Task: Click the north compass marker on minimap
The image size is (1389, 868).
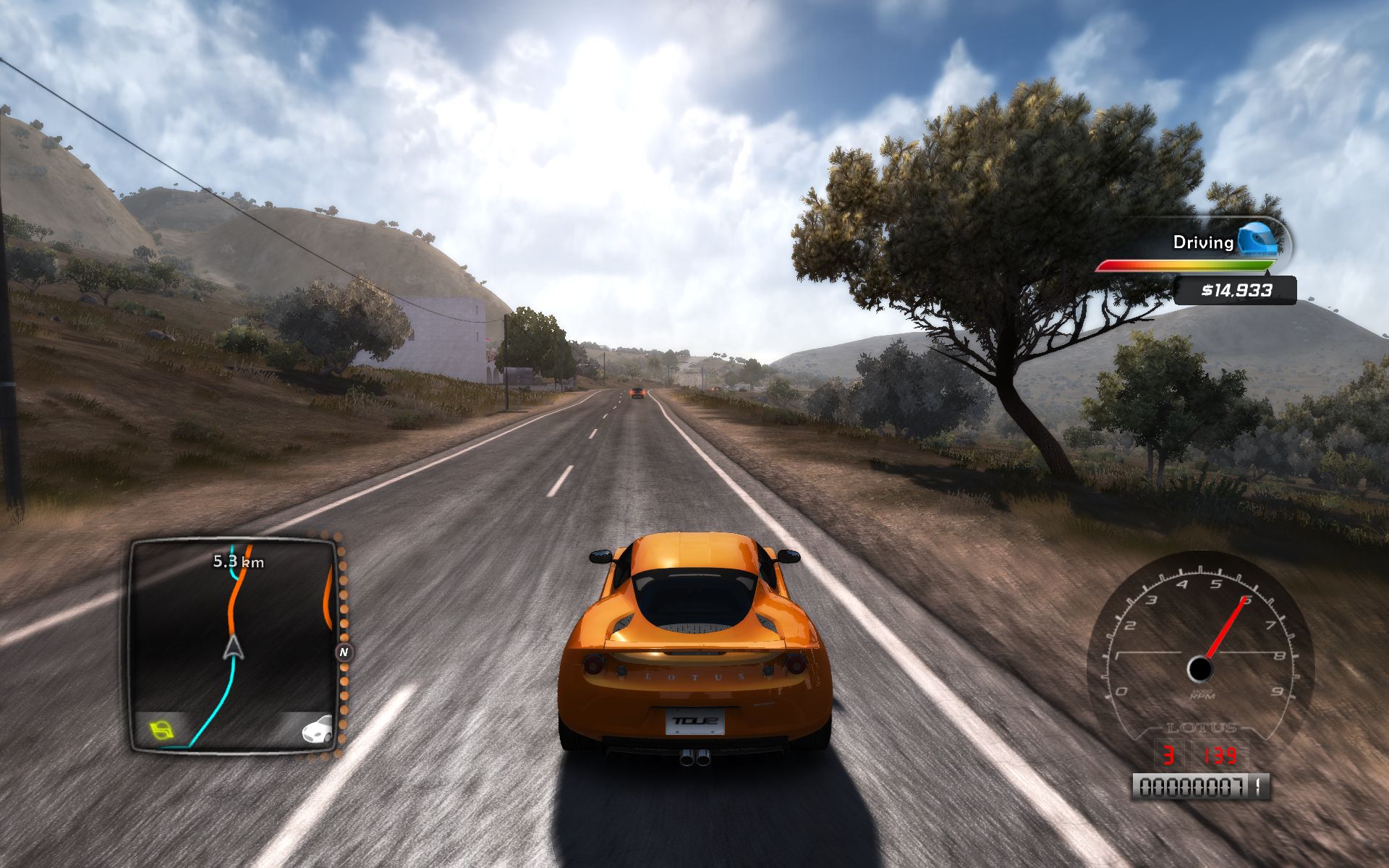Action: [344, 652]
